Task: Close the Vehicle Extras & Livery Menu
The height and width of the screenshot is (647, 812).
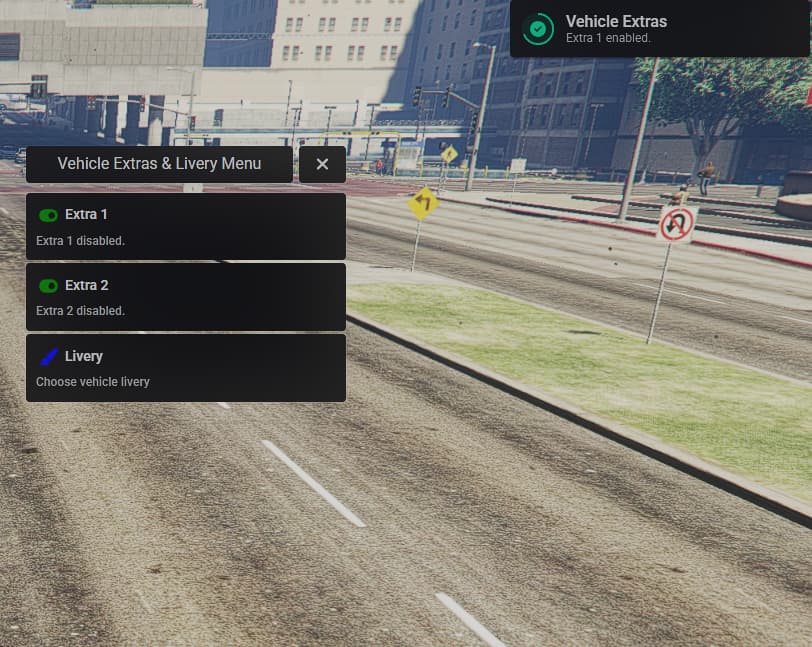Action: [322, 164]
